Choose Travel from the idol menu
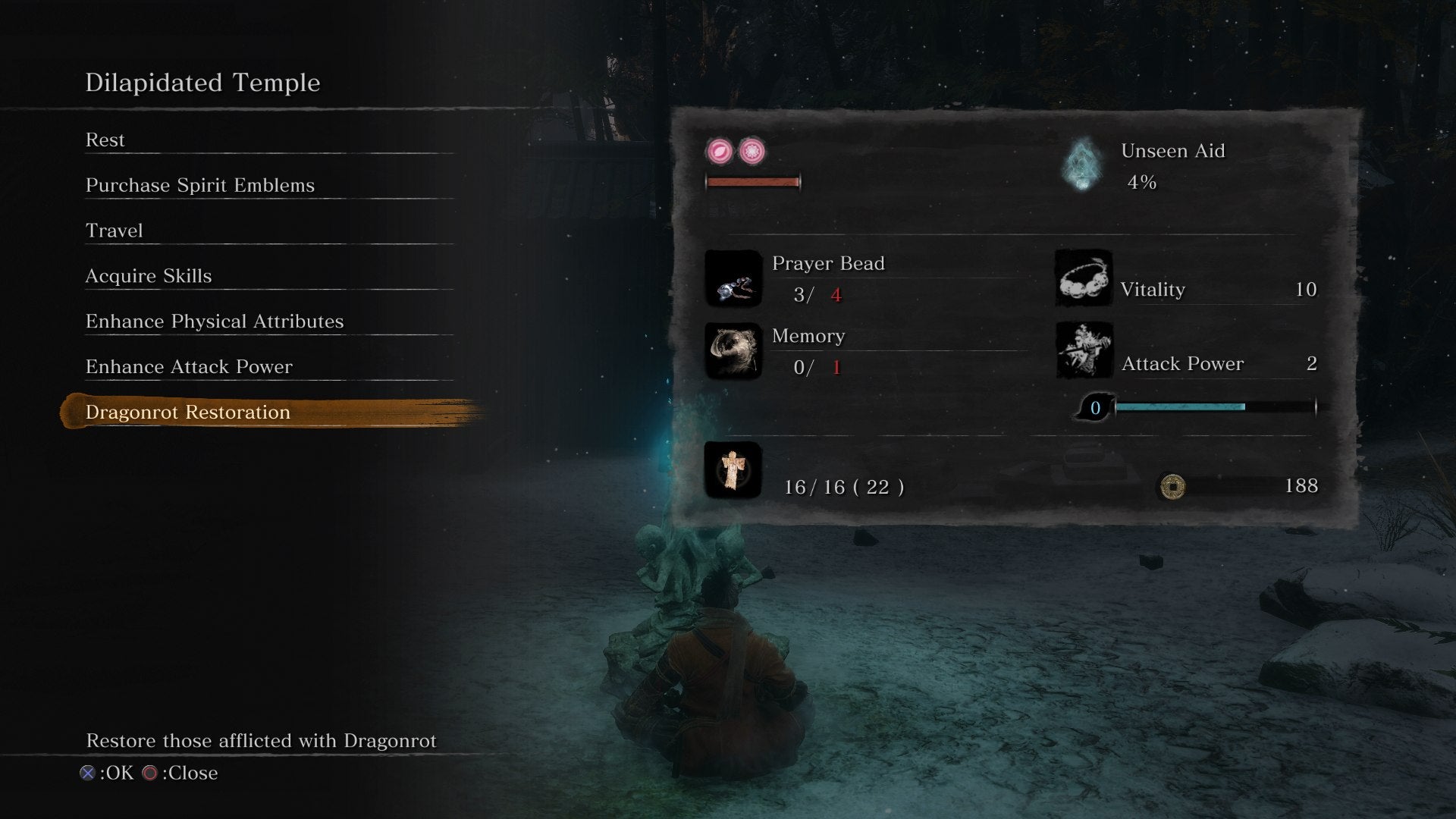The width and height of the screenshot is (1456, 819). 114,231
